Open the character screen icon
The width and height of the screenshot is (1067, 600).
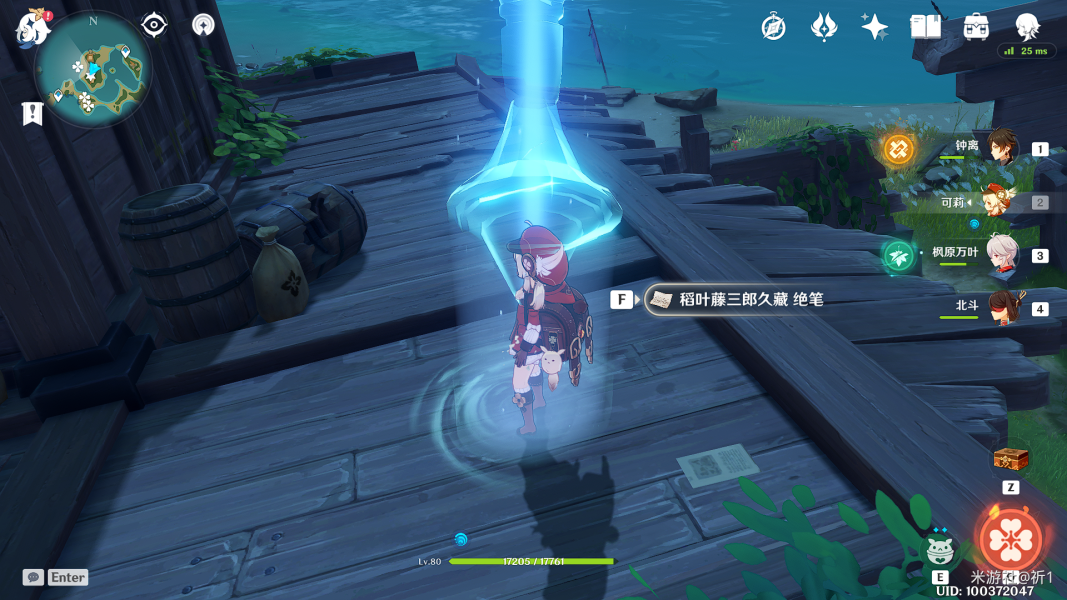point(1027,27)
